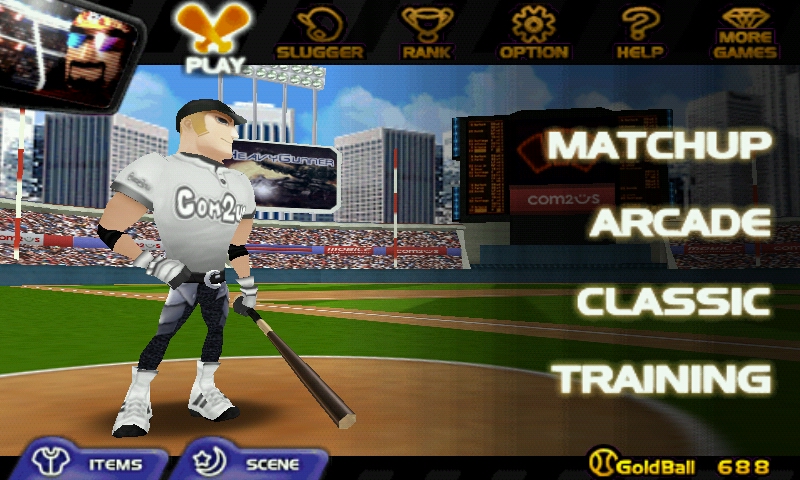The image size is (800, 480).
Task: Open the Option gear menu
Action: [x=534, y=33]
